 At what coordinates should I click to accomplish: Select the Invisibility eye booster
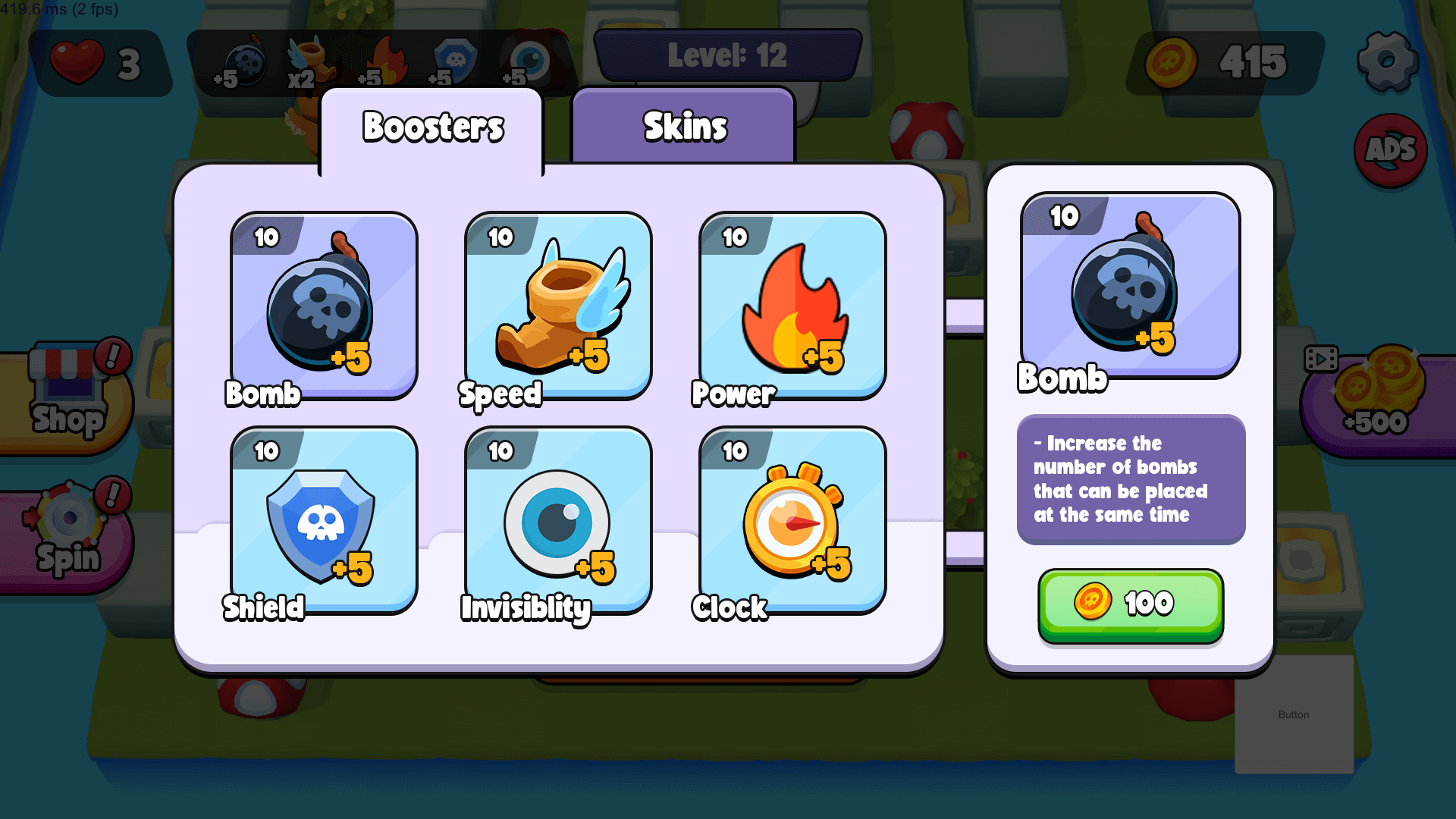pos(558,521)
